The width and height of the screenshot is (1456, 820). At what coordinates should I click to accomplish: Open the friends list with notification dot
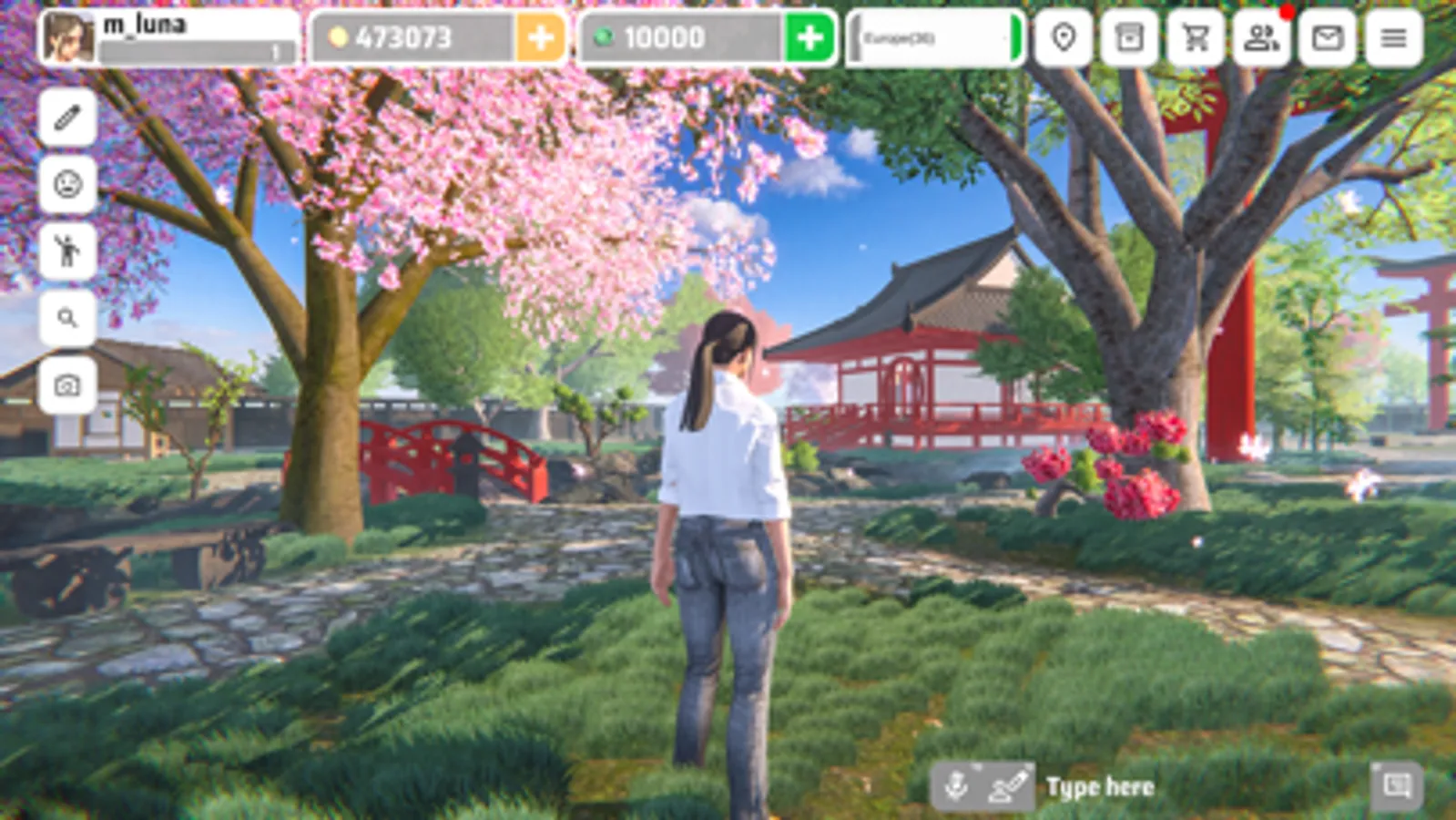pos(1261,38)
